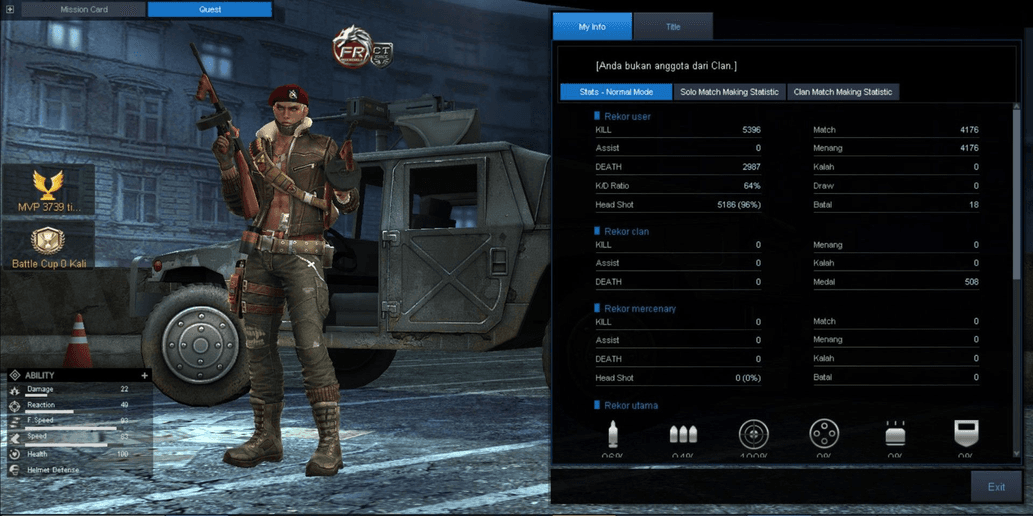Show Stats - Normal Mode records
This screenshot has height=516, width=1033.
click(616, 92)
